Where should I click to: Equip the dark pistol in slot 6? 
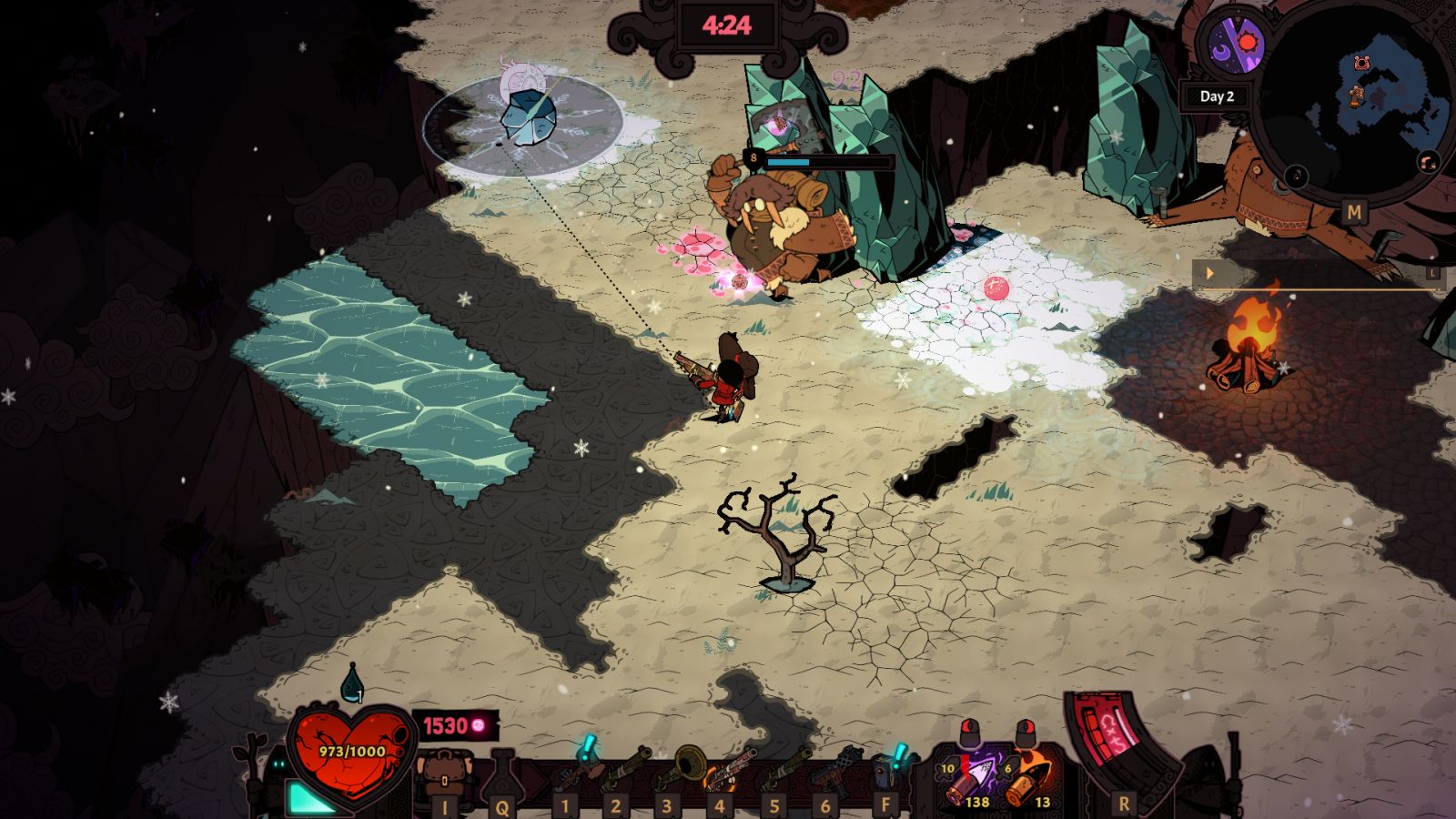tap(834, 772)
